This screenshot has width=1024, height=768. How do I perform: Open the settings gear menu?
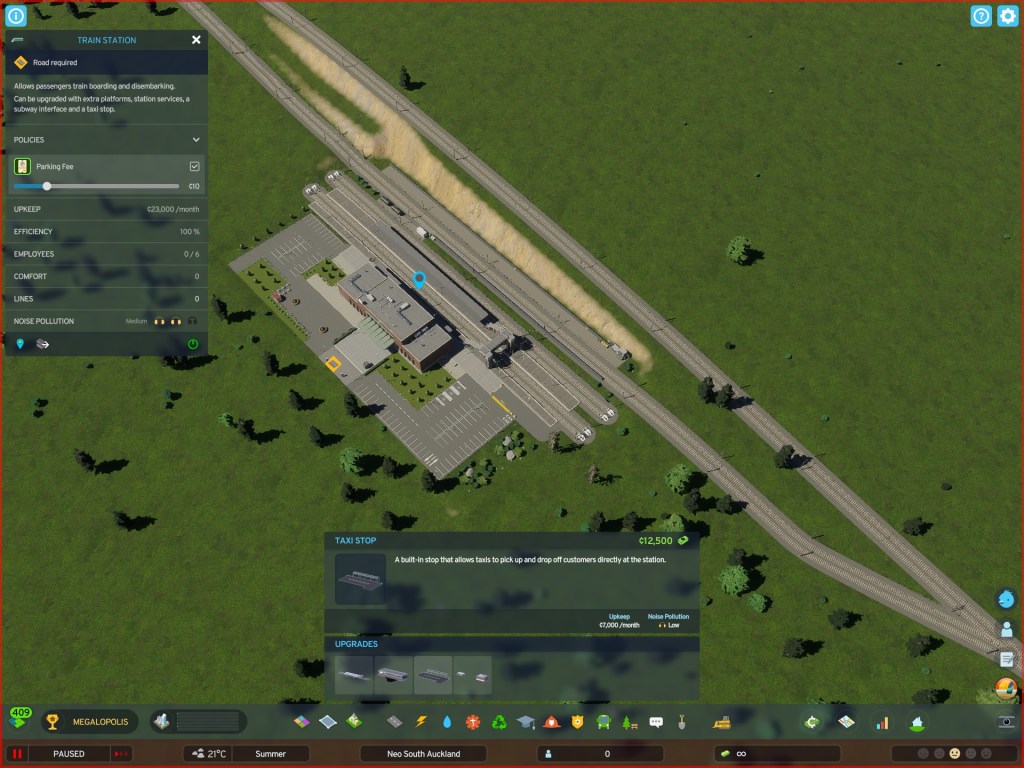coord(1007,16)
